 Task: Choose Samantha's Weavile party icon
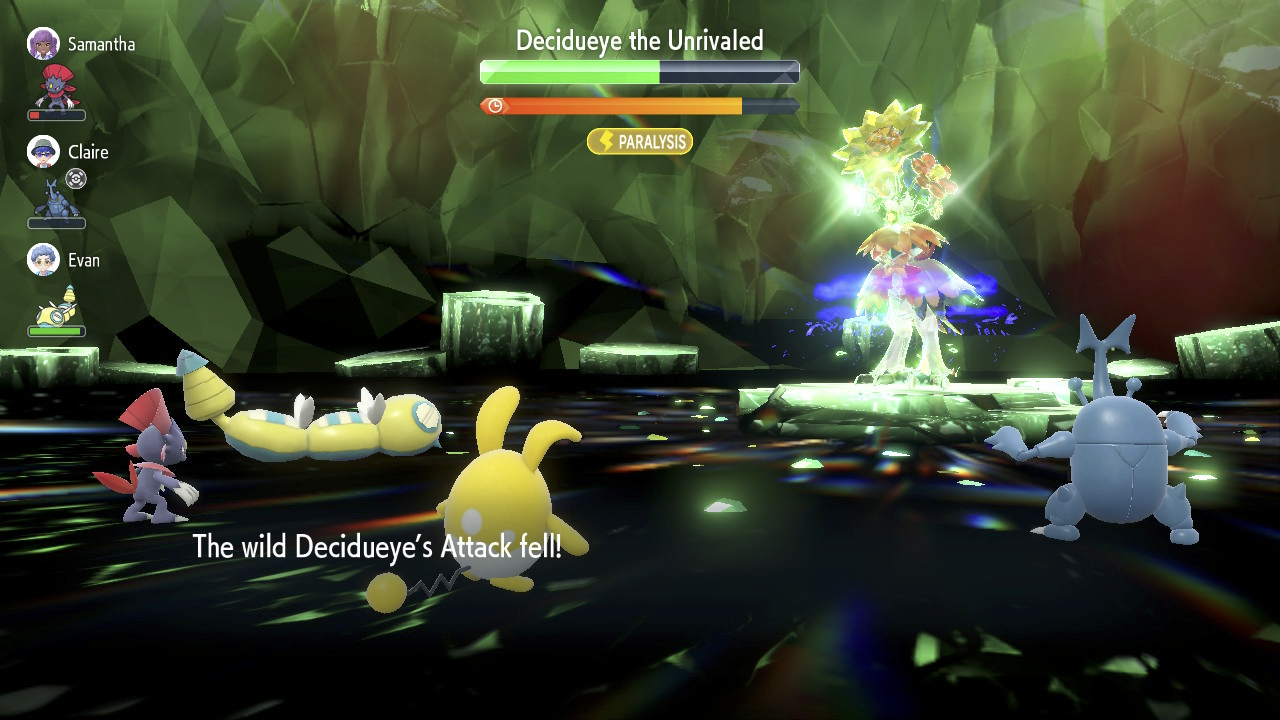click(x=55, y=87)
